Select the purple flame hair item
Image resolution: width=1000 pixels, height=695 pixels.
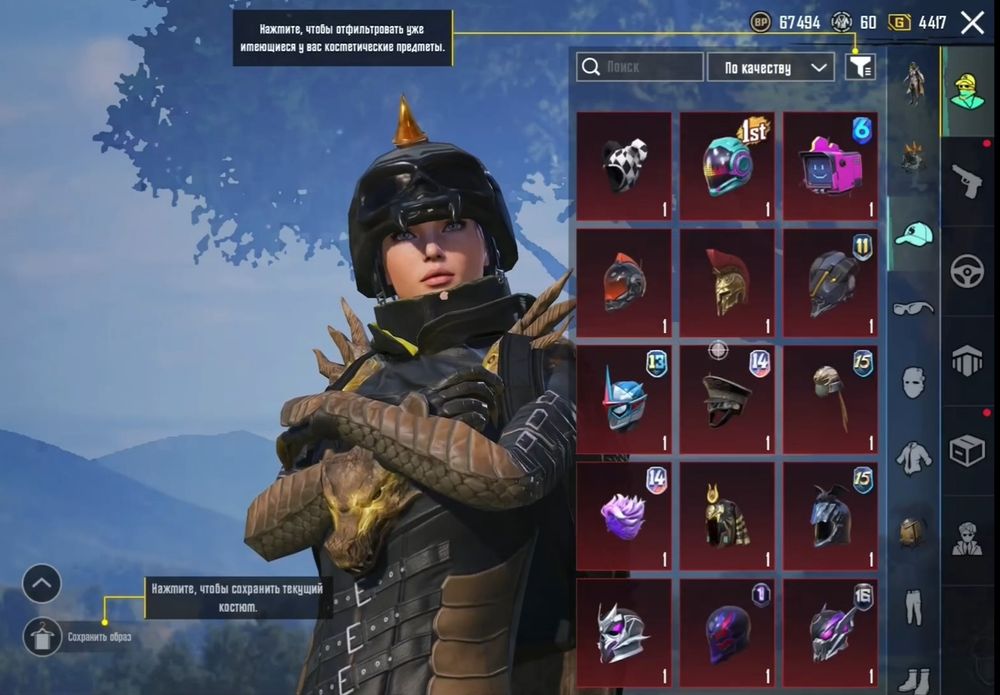pyautogui.click(x=624, y=516)
